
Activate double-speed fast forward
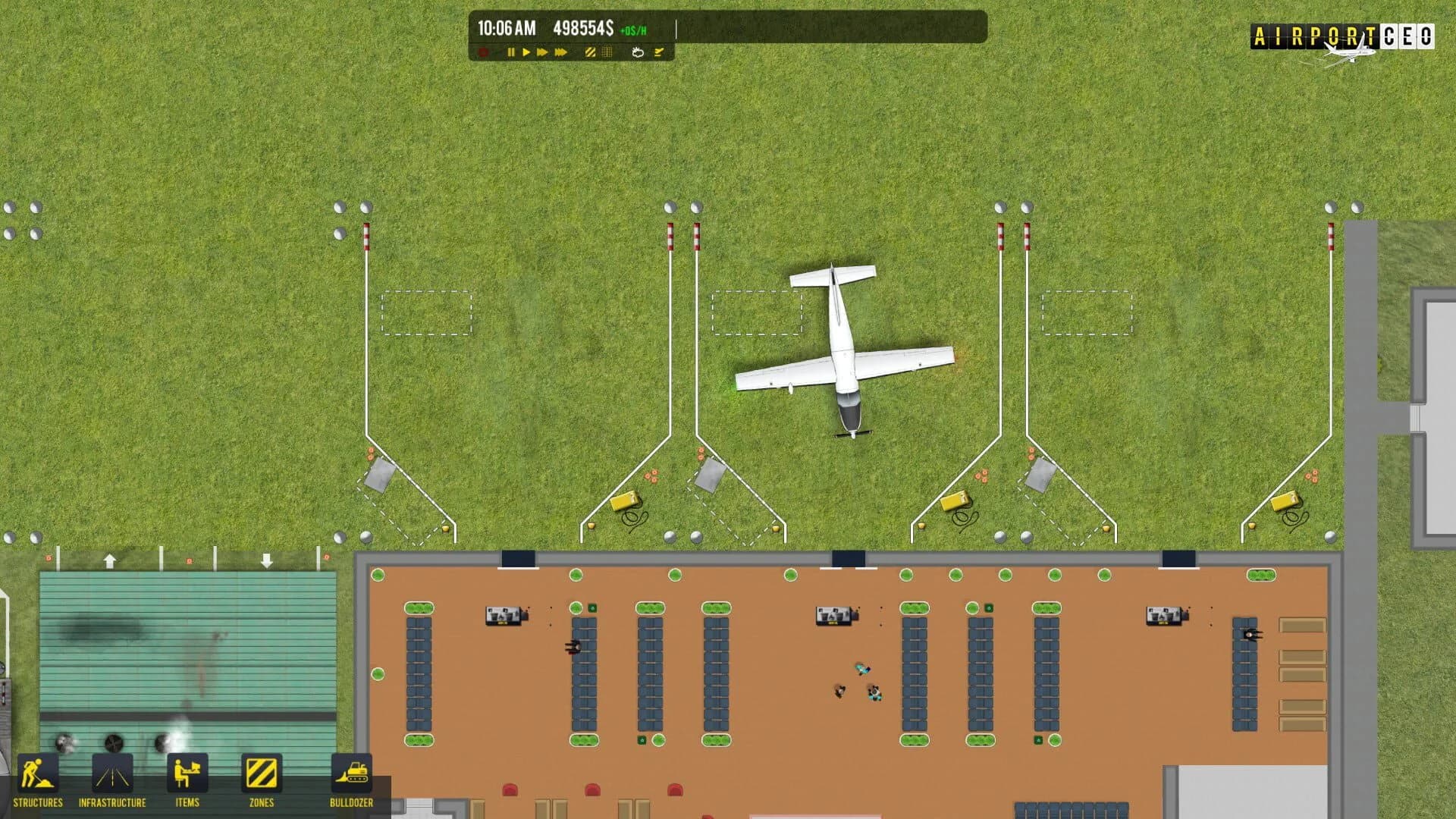pos(542,52)
